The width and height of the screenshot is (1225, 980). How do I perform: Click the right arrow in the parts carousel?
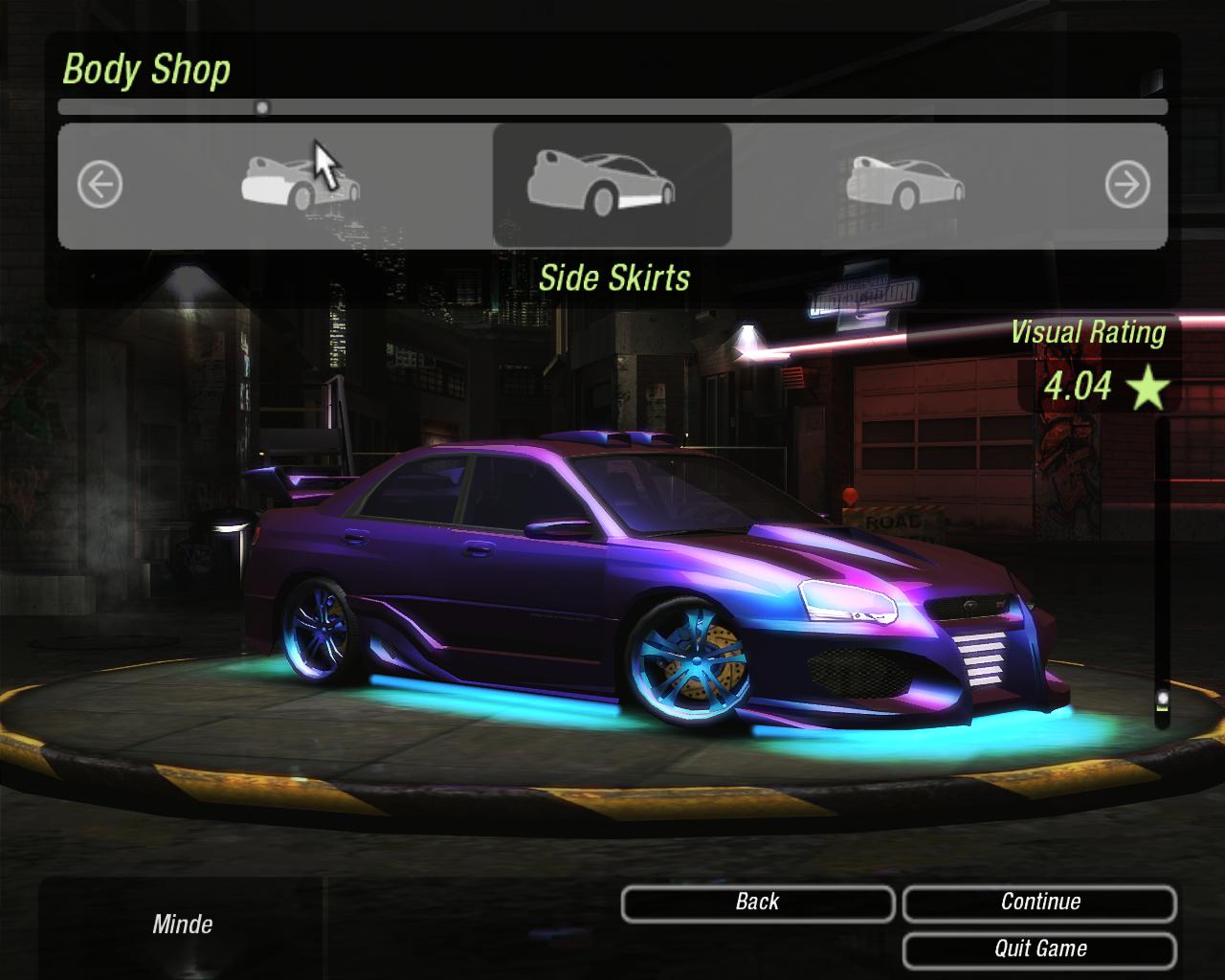click(x=1126, y=185)
